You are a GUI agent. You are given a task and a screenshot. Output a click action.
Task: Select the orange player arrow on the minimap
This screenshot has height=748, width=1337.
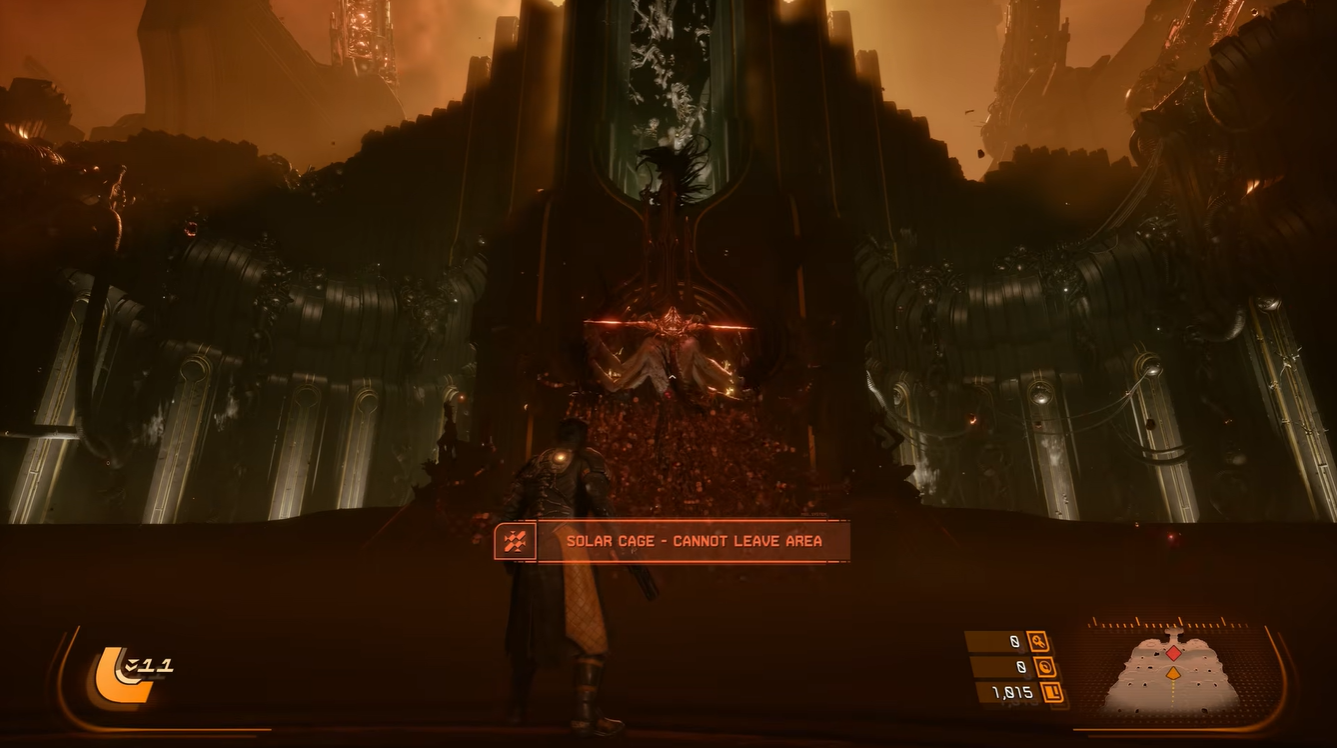[x=1173, y=674]
